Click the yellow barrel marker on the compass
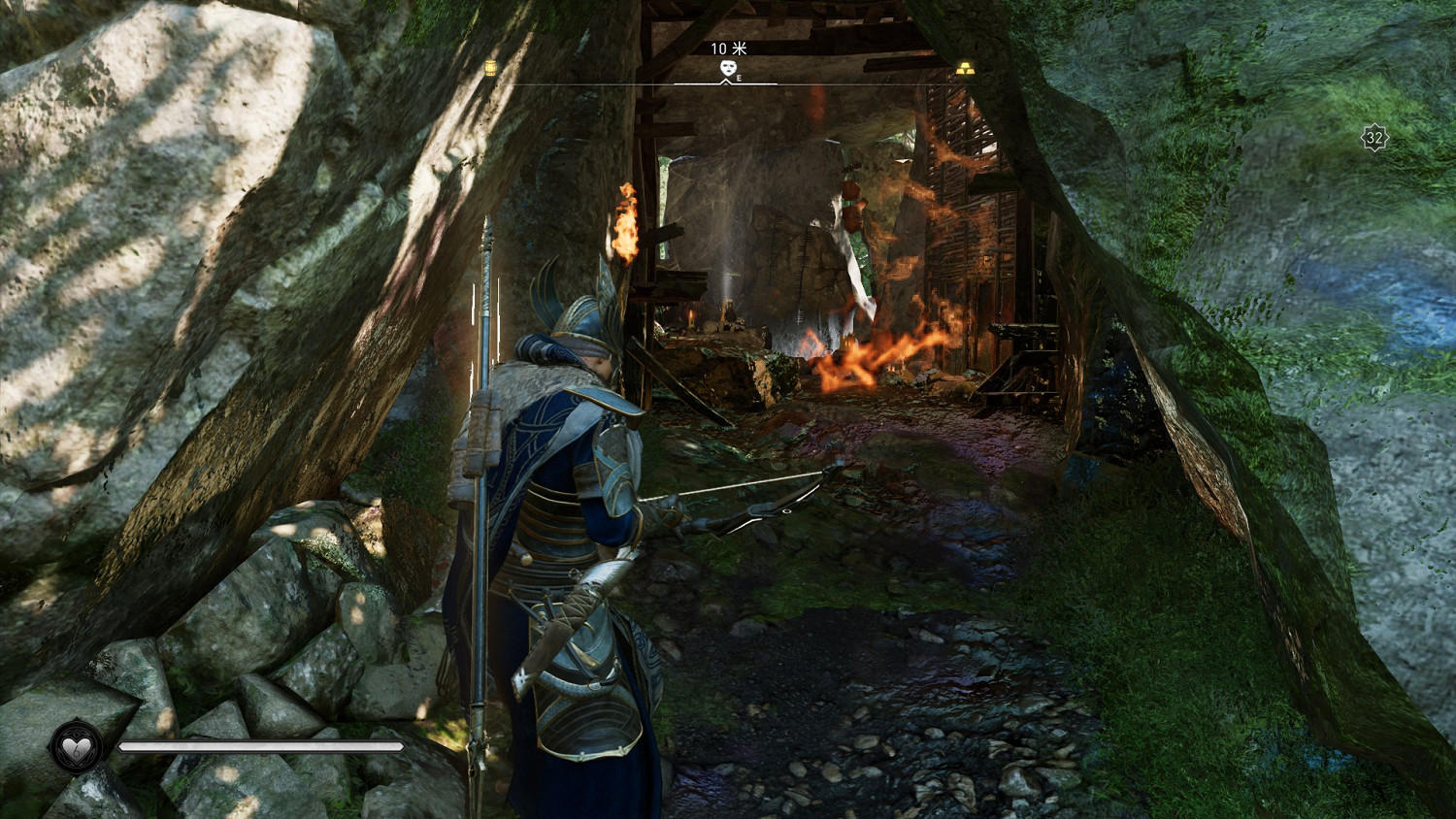 (x=490, y=68)
